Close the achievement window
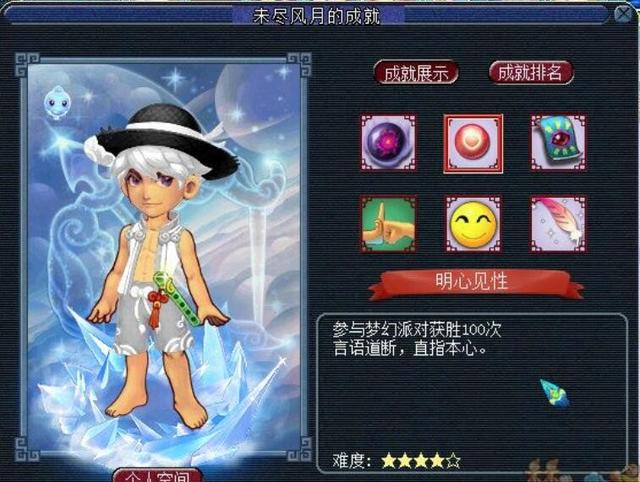The width and height of the screenshot is (640, 482). tap(626, 15)
